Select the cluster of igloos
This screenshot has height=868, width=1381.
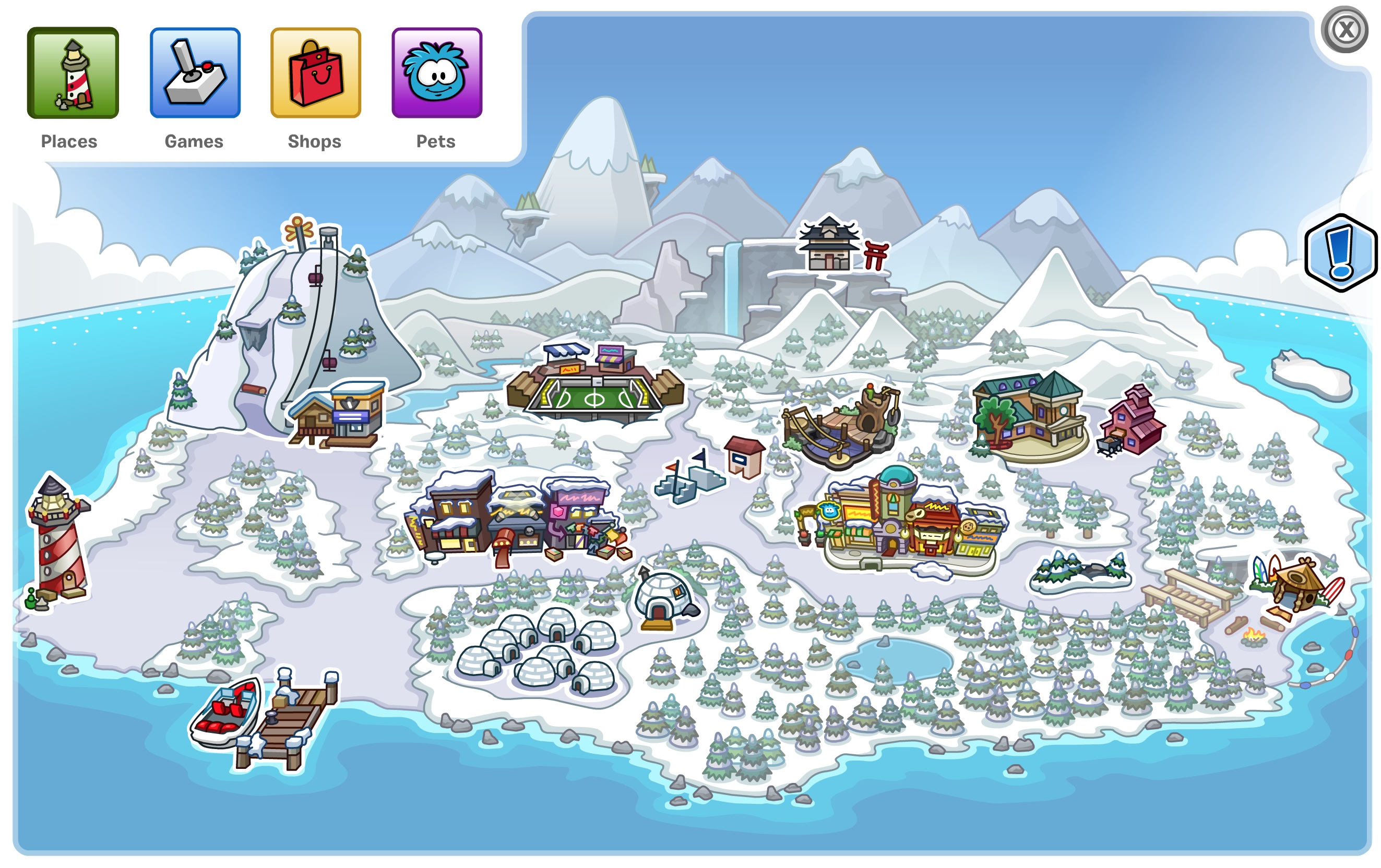539,648
